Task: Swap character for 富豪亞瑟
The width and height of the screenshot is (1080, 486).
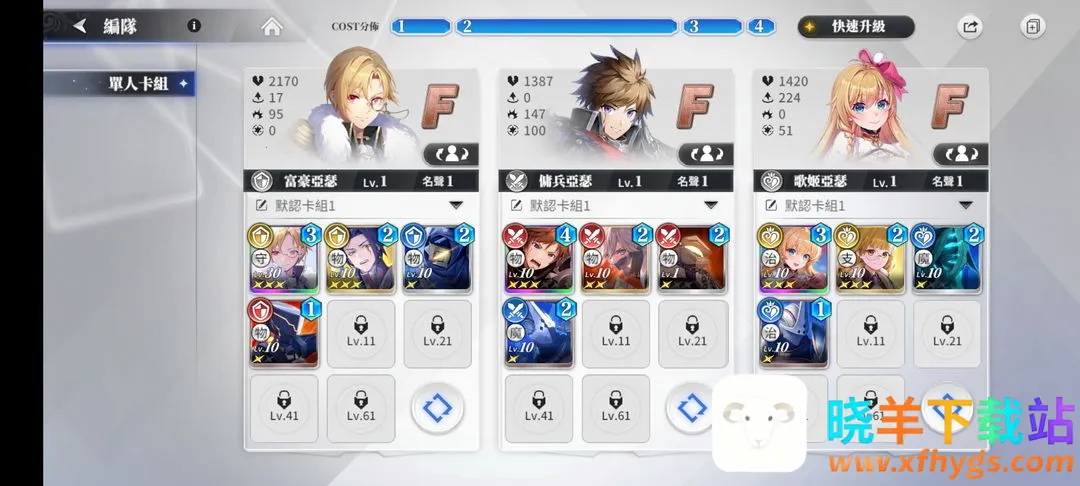Action: [x=451, y=154]
